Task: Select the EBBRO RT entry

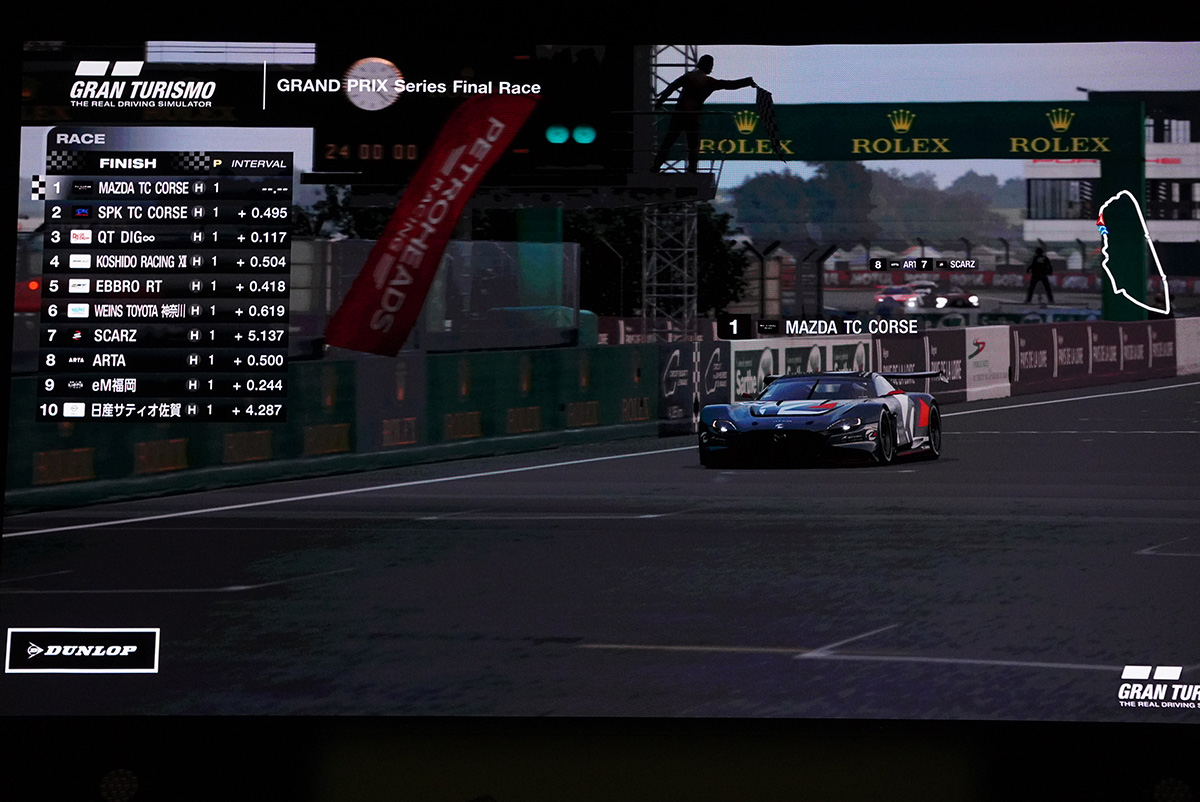Action: [x=165, y=286]
